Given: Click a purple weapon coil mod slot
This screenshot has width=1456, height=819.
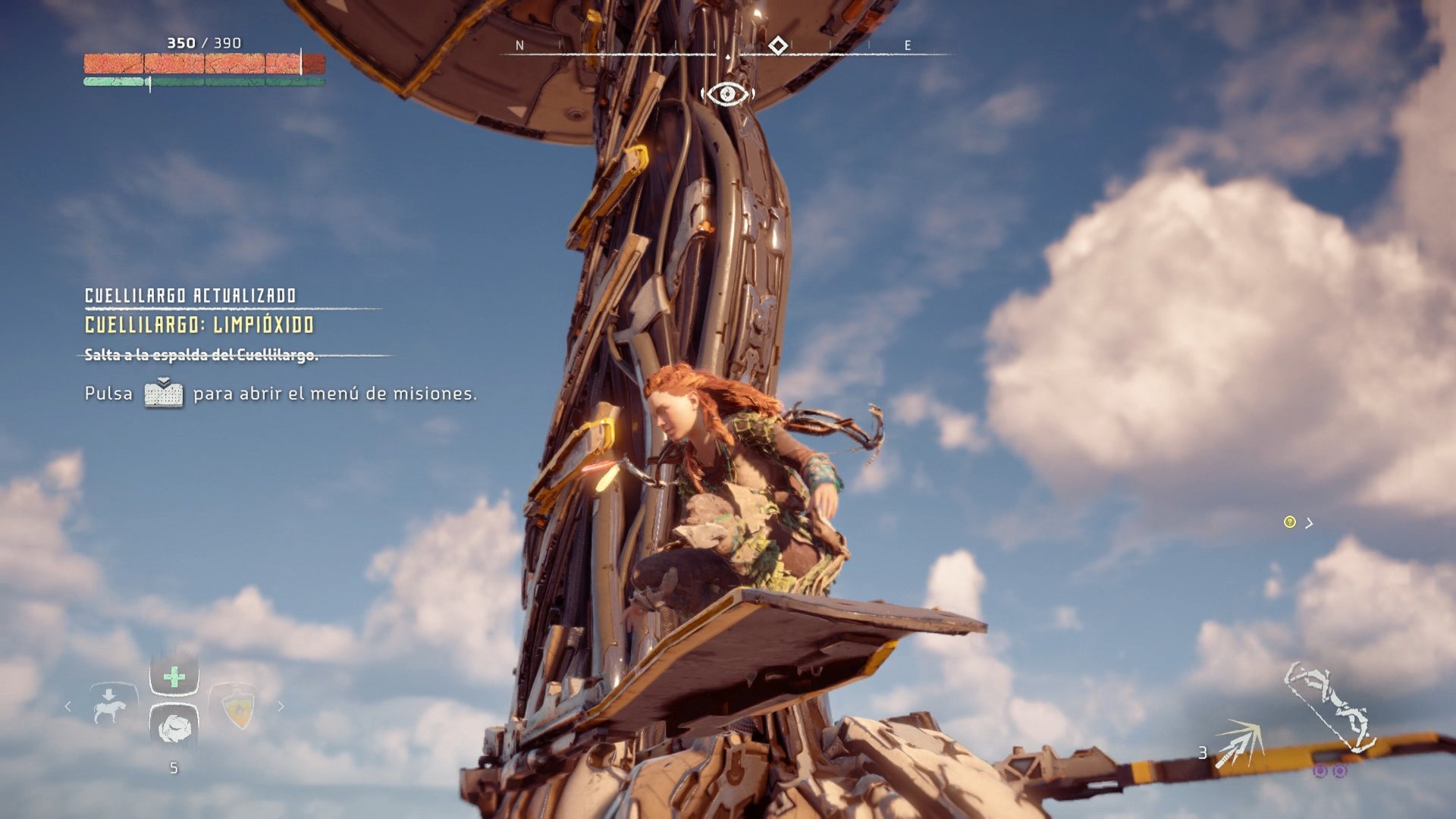Looking at the screenshot, I should coord(1320,771).
